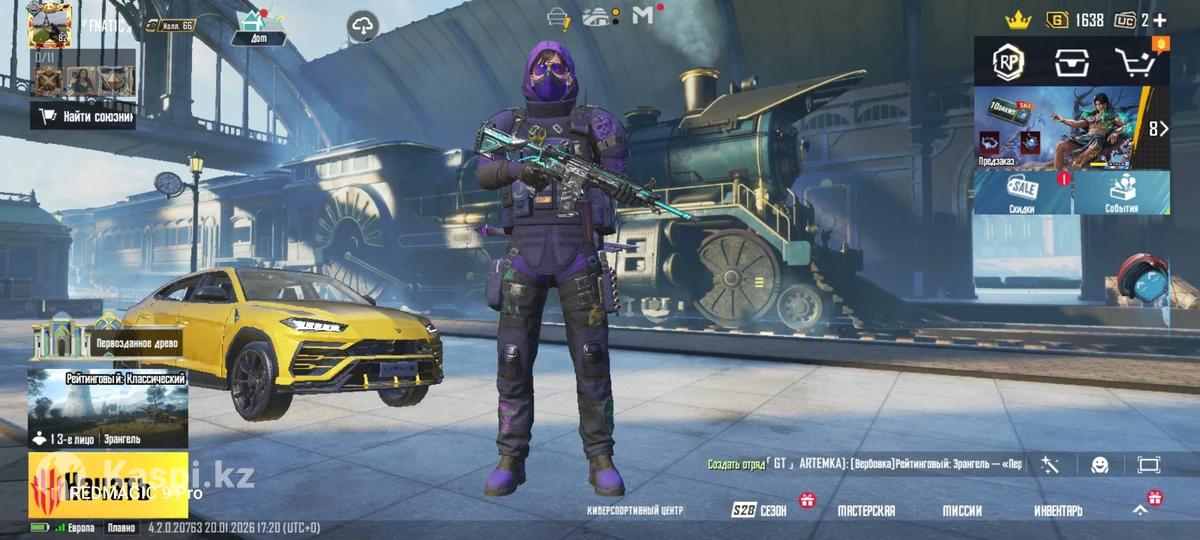The height and width of the screenshot is (540, 1200).
Task: Click Найти союзников to find teammates
Action: point(84,116)
